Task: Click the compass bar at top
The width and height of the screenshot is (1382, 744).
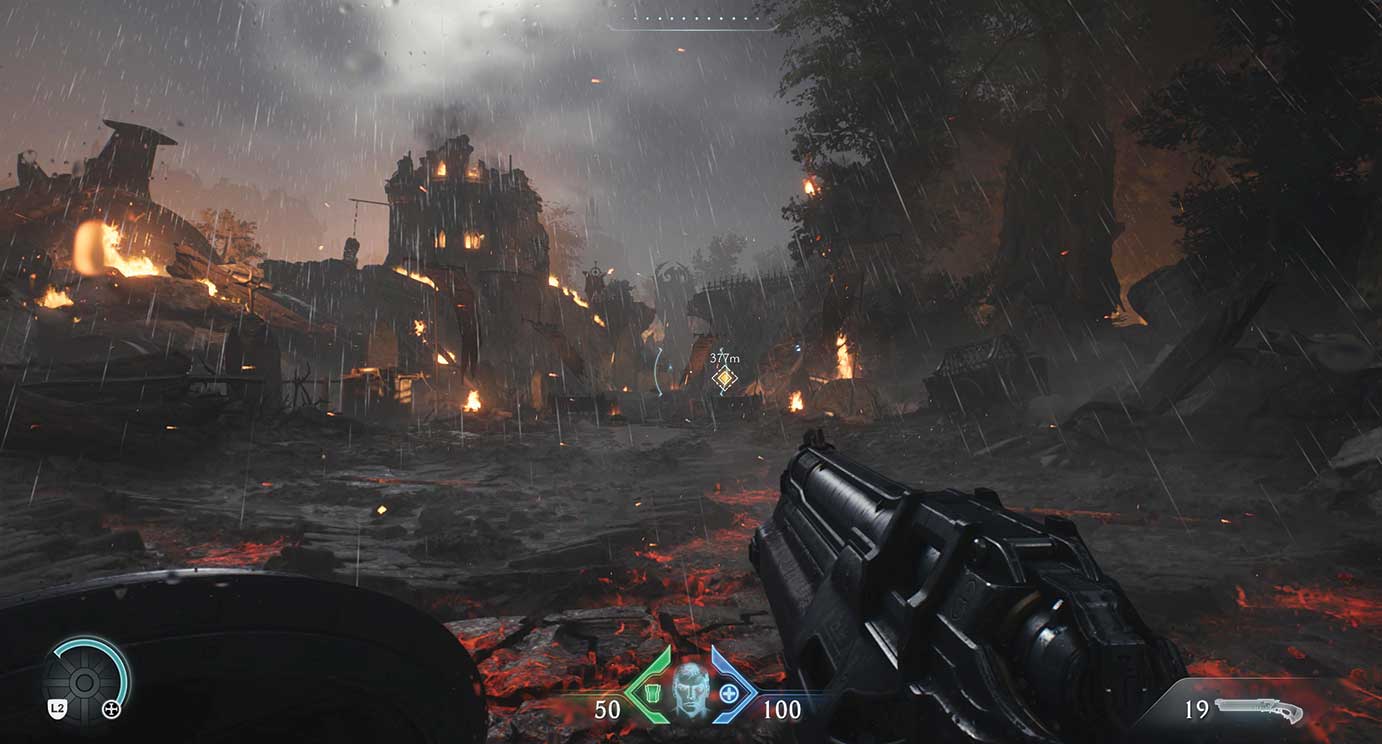Action: point(690,21)
